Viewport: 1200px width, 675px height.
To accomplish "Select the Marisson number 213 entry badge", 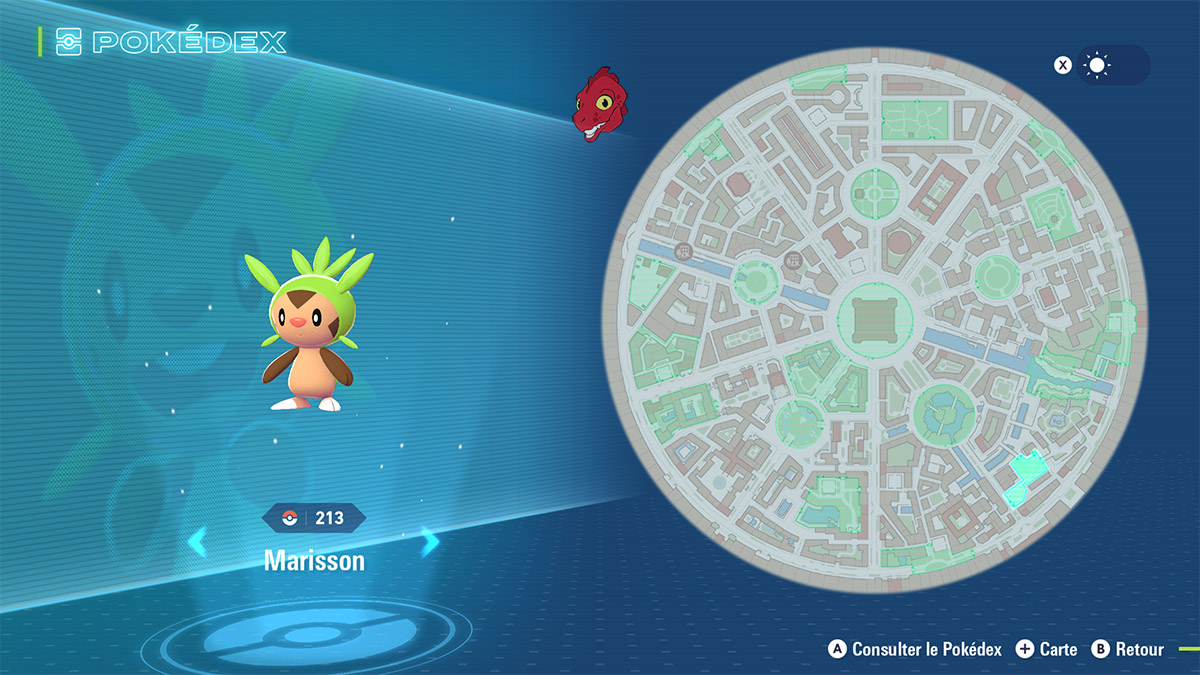I will pos(314,517).
